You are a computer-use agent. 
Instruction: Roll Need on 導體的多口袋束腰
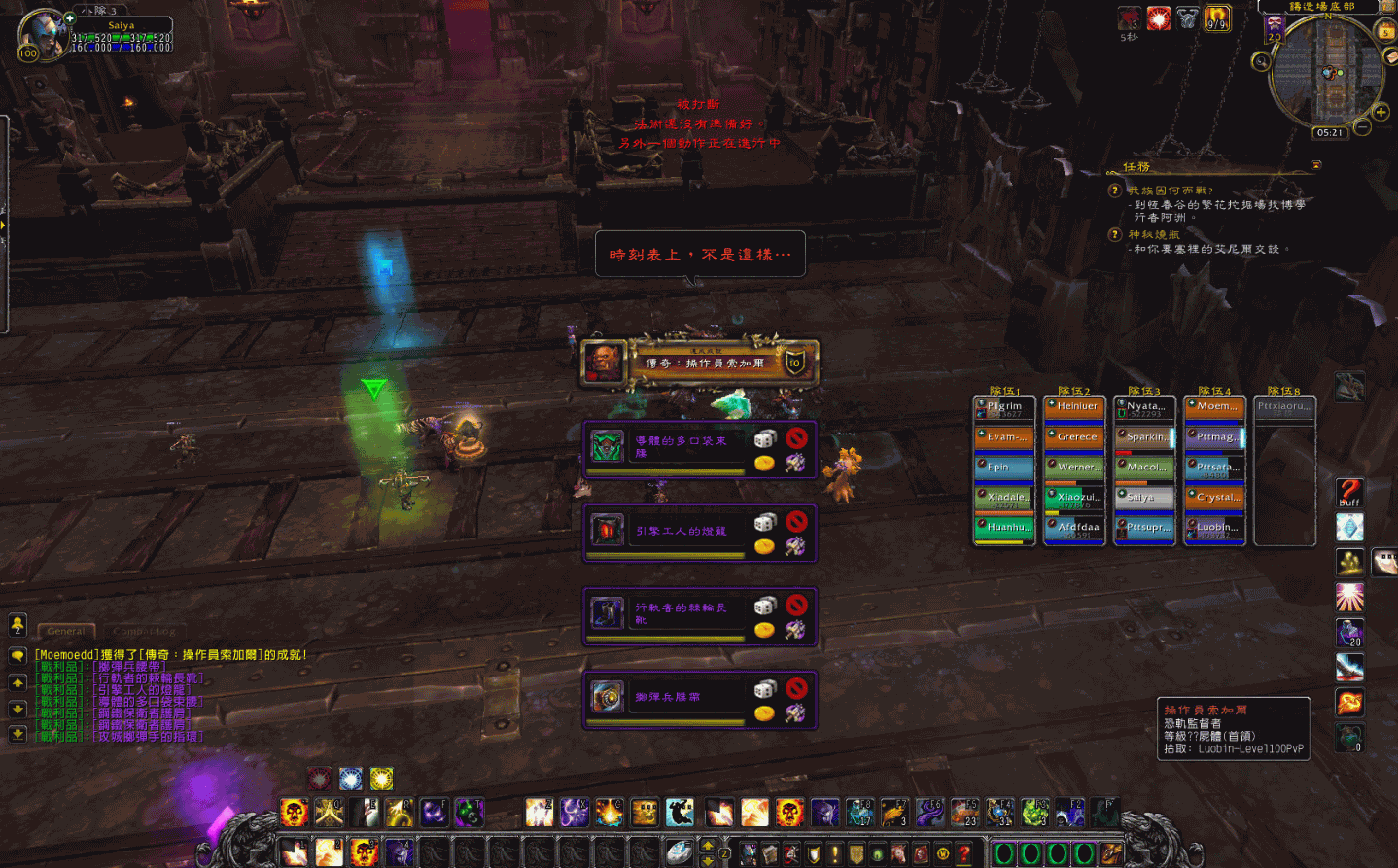point(765,439)
